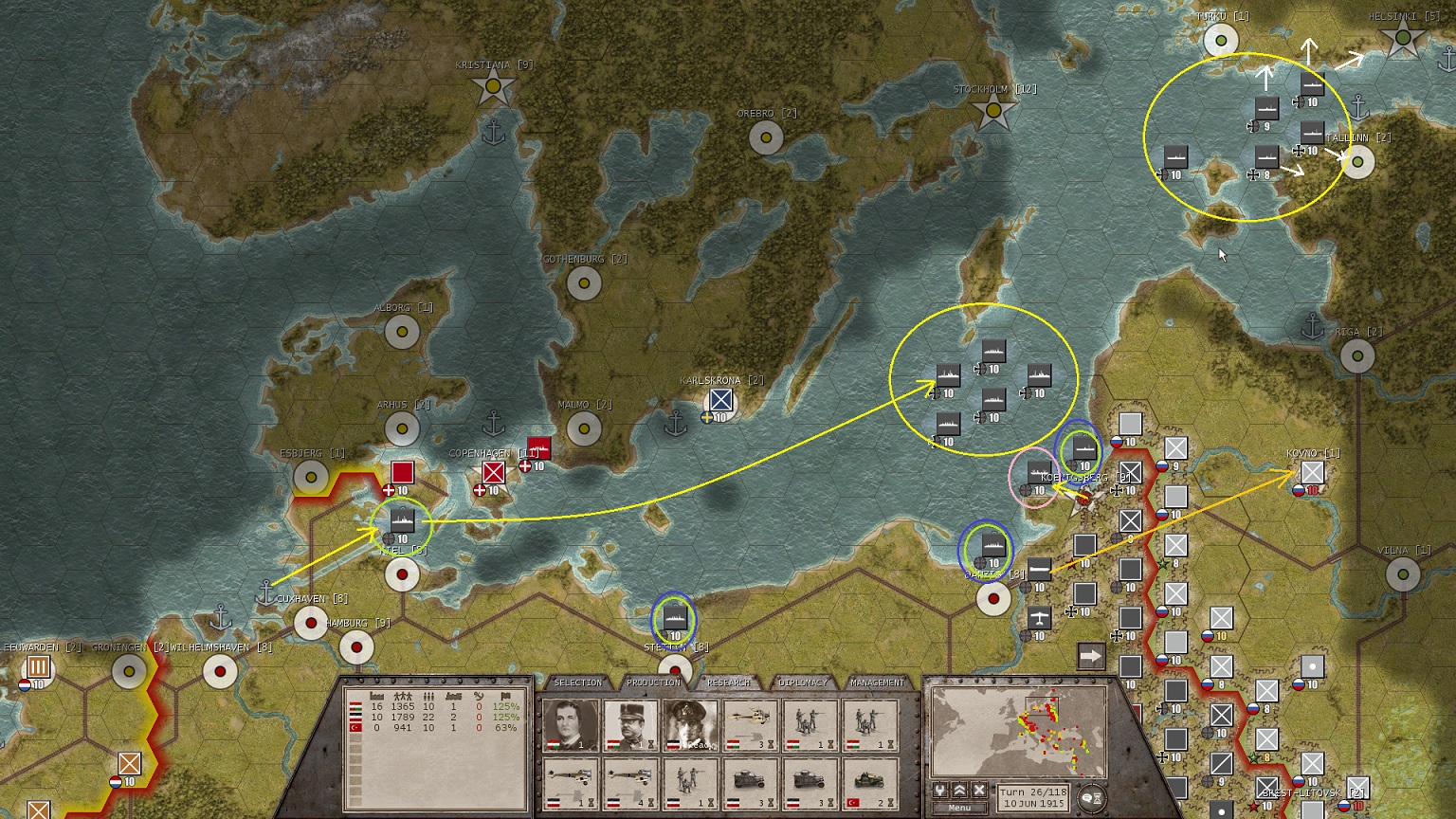Click the wrench tools icon

pyautogui.click(x=940, y=791)
